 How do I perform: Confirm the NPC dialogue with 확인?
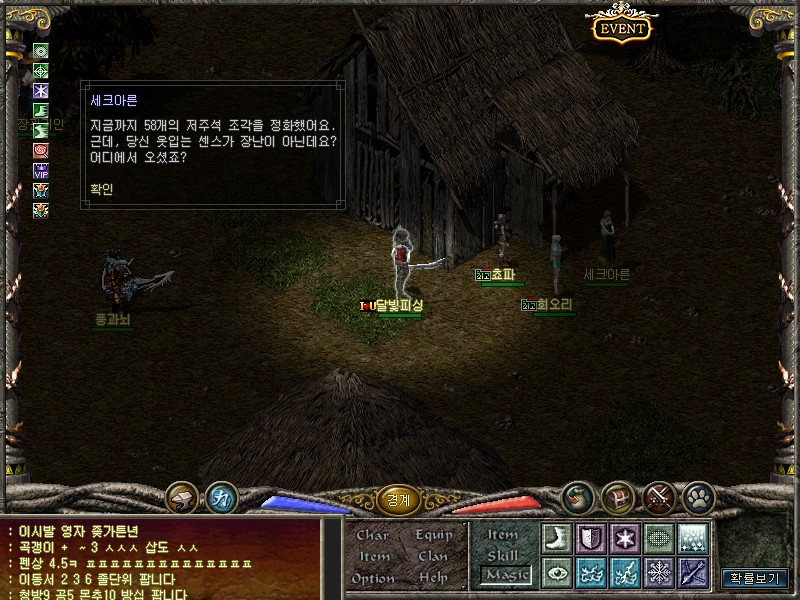point(102,187)
